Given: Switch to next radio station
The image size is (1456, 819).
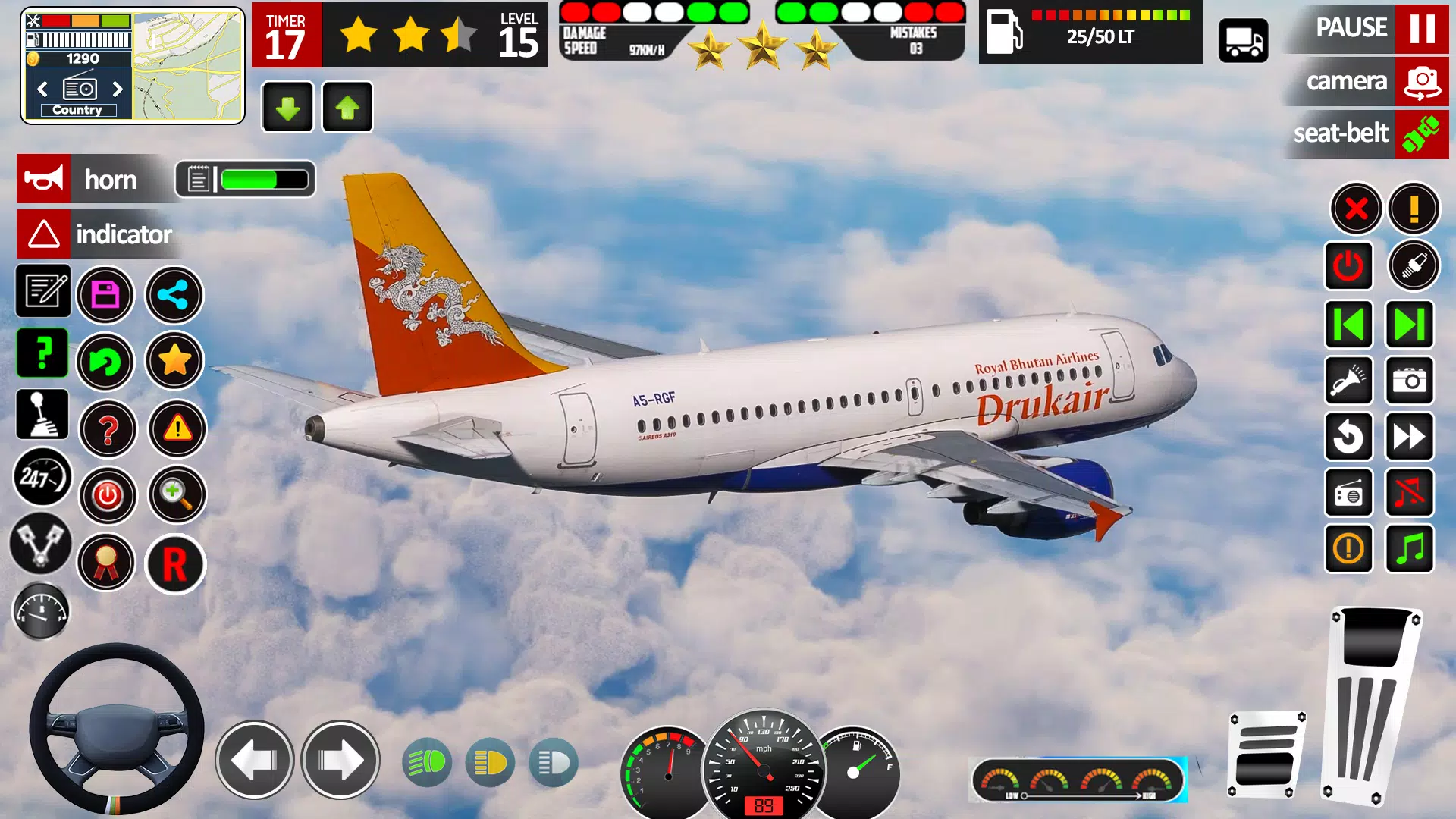Looking at the screenshot, I should pyautogui.click(x=118, y=89).
